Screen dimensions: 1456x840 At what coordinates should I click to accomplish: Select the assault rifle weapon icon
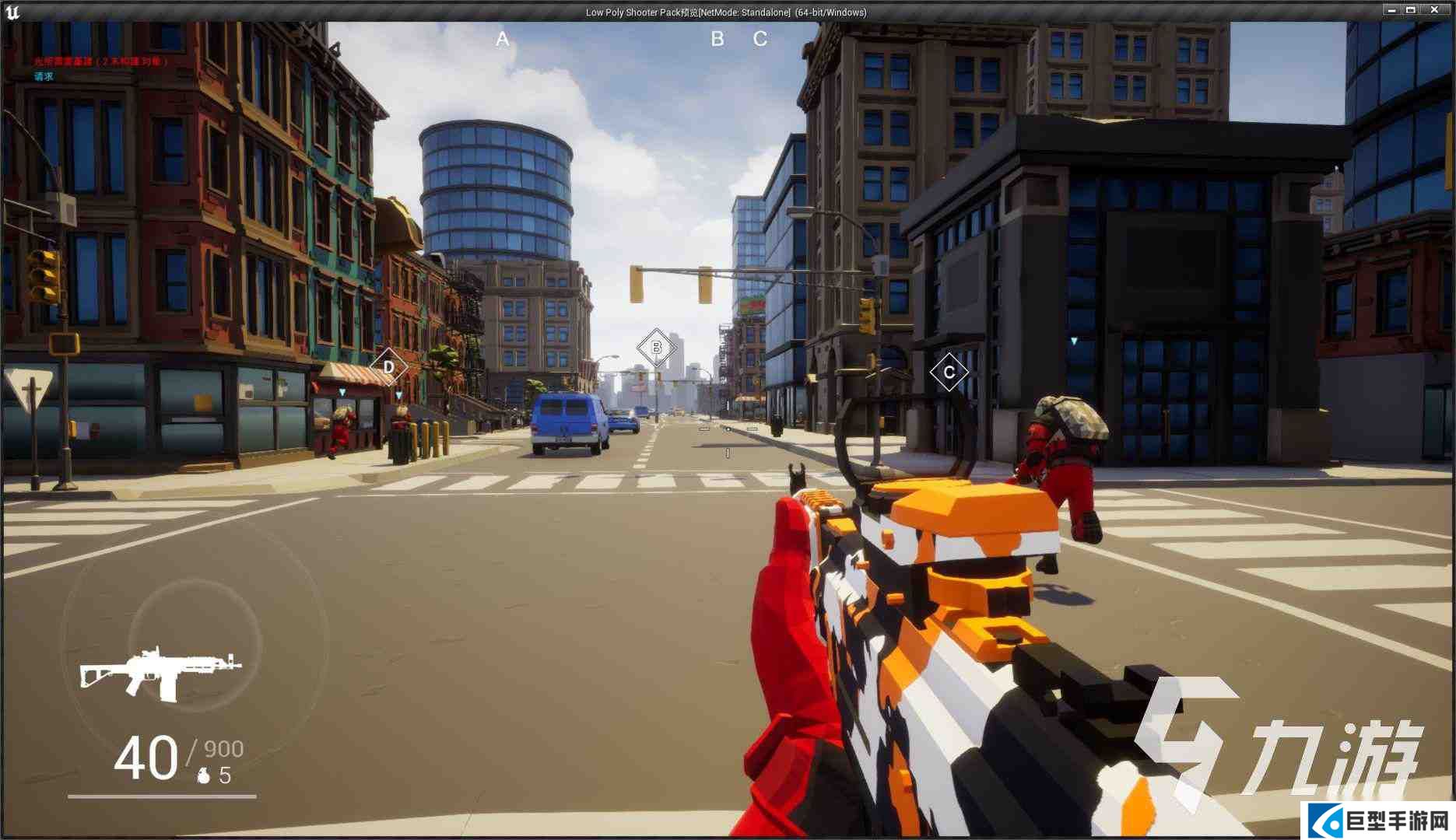point(160,672)
